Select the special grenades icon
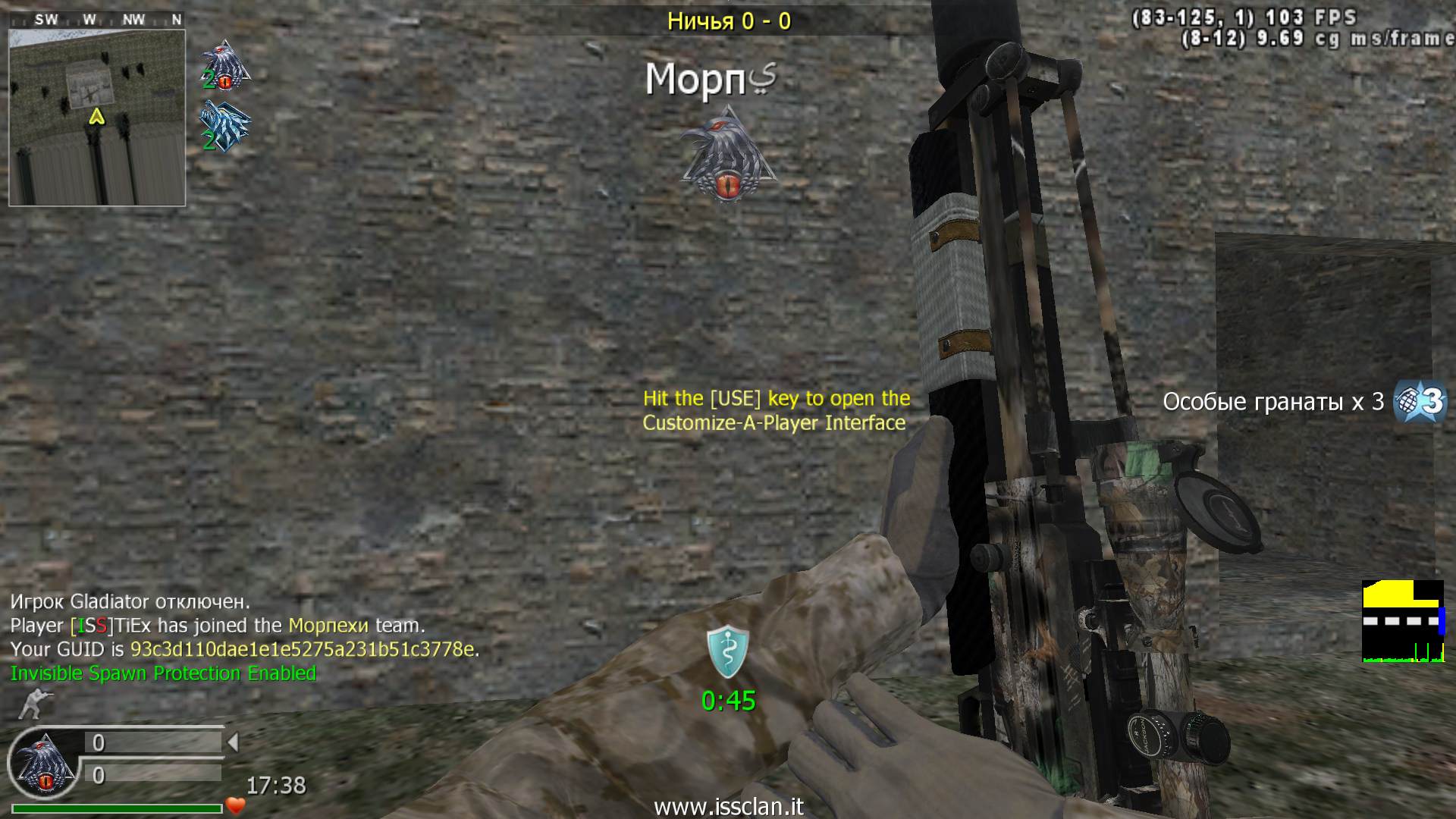Viewport: 1456px width, 819px height. pos(1421,401)
